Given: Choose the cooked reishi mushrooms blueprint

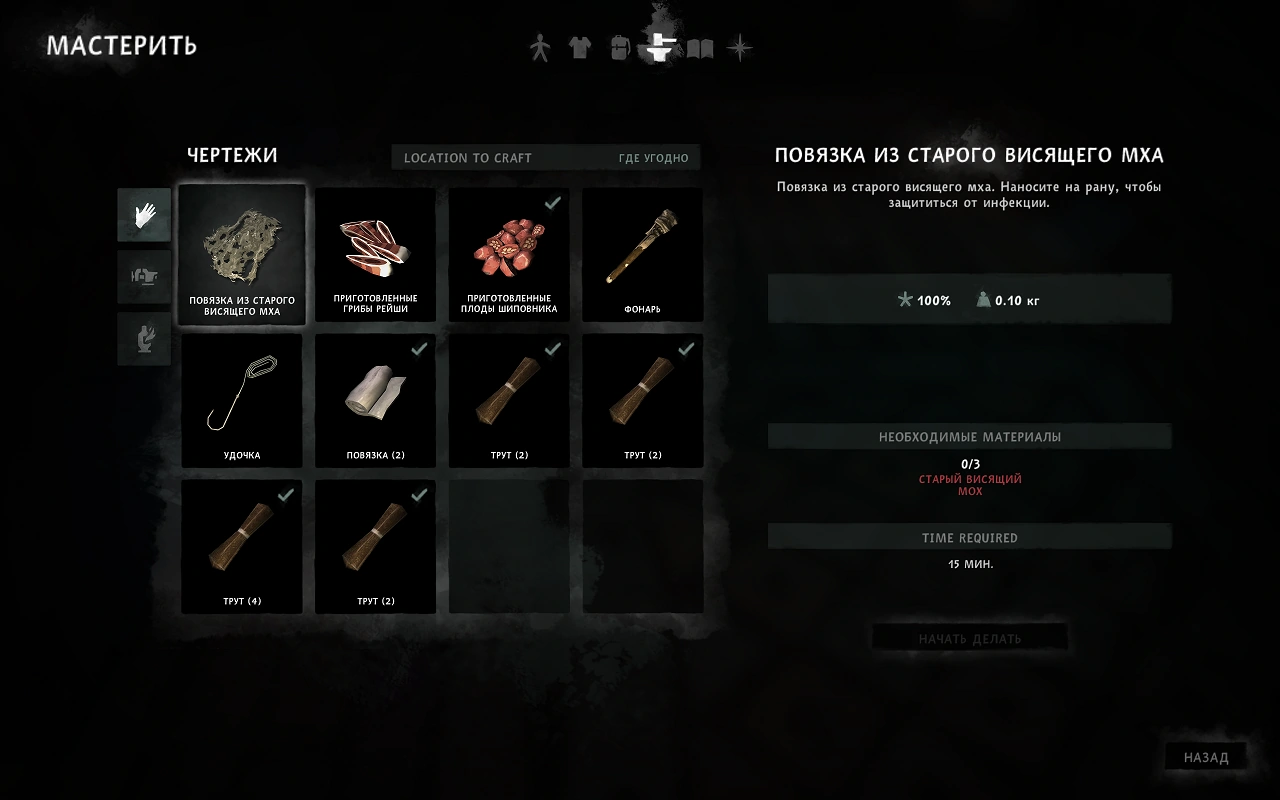Looking at the screenshot, I should (x=375, y=254).
